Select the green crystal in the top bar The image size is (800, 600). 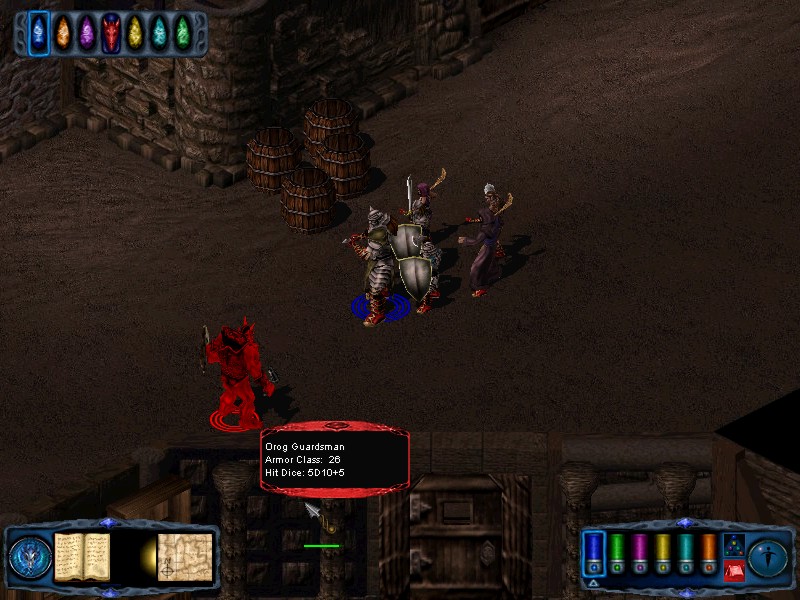[183, 33]
